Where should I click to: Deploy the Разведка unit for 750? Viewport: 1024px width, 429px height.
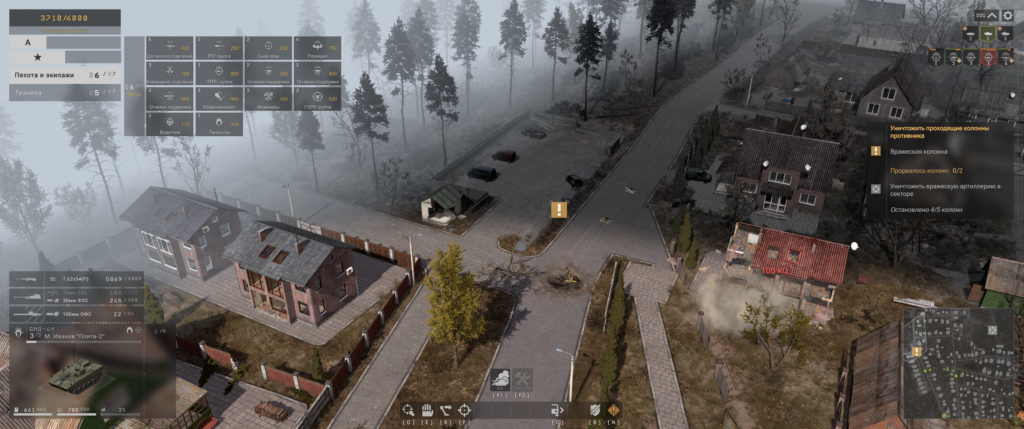[x=317, y=48]
